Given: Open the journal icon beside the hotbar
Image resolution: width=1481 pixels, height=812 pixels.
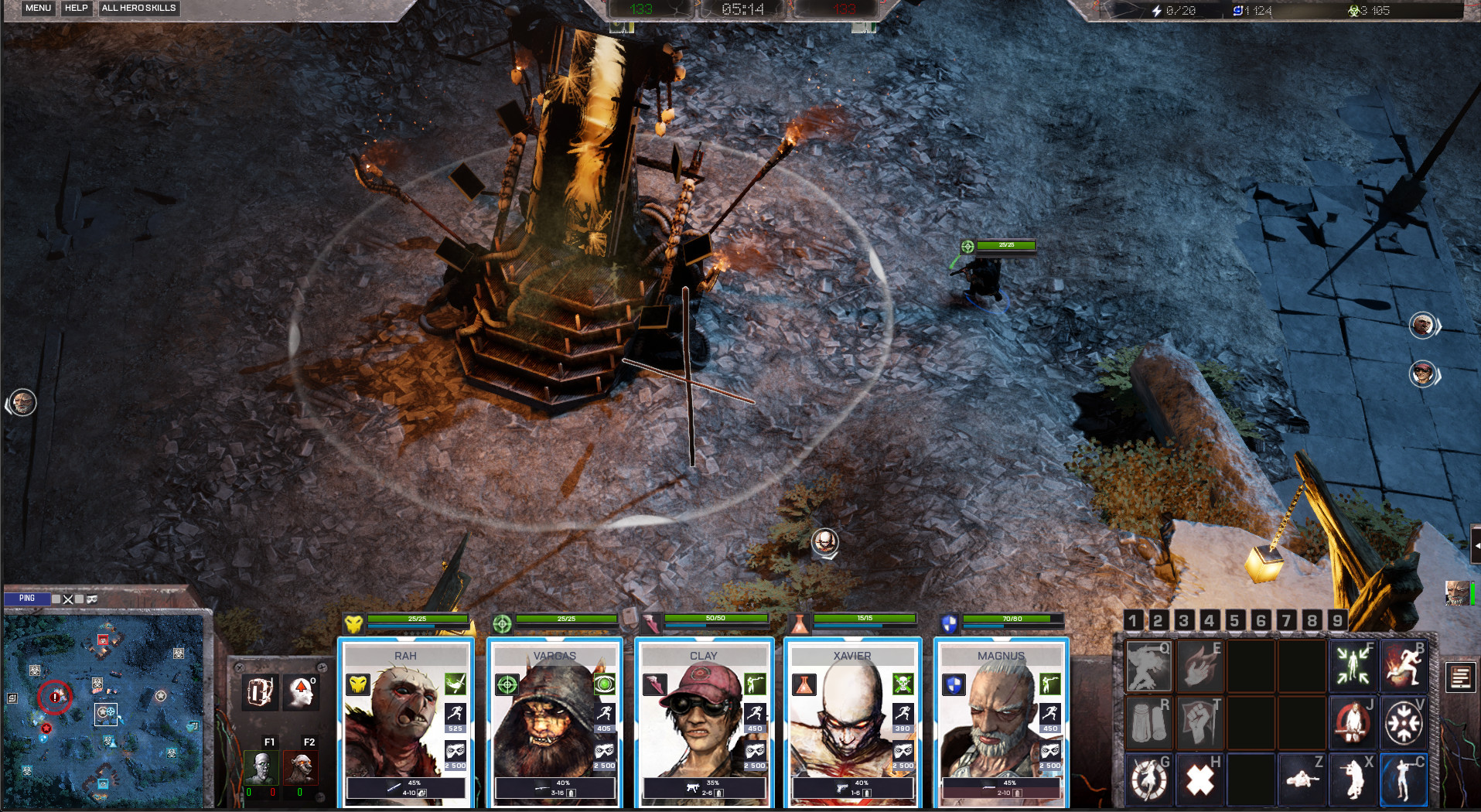Looking at the screenshot, I should [x=1459, y=677].
